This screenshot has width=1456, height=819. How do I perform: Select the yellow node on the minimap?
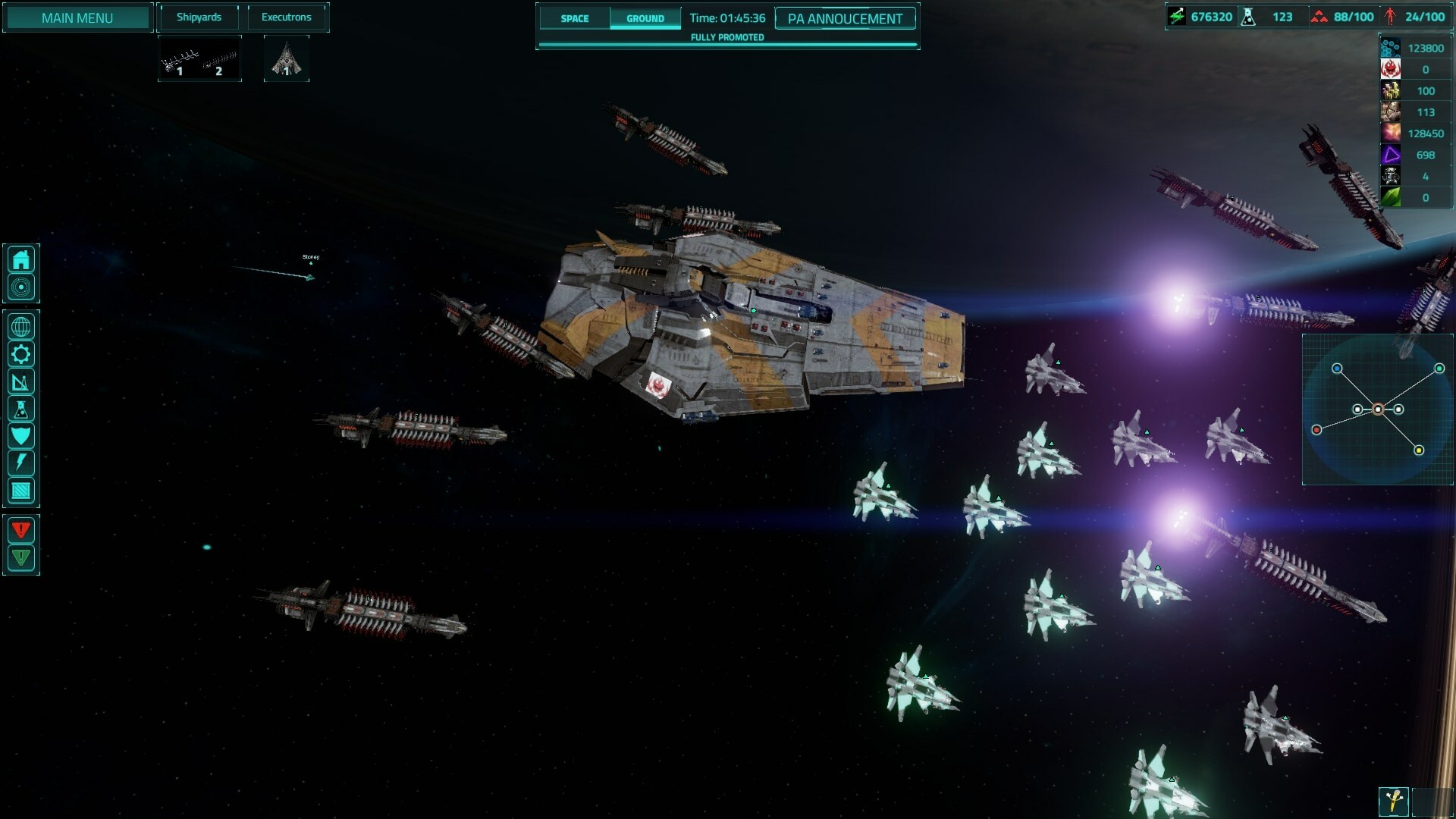[1419, 451]
